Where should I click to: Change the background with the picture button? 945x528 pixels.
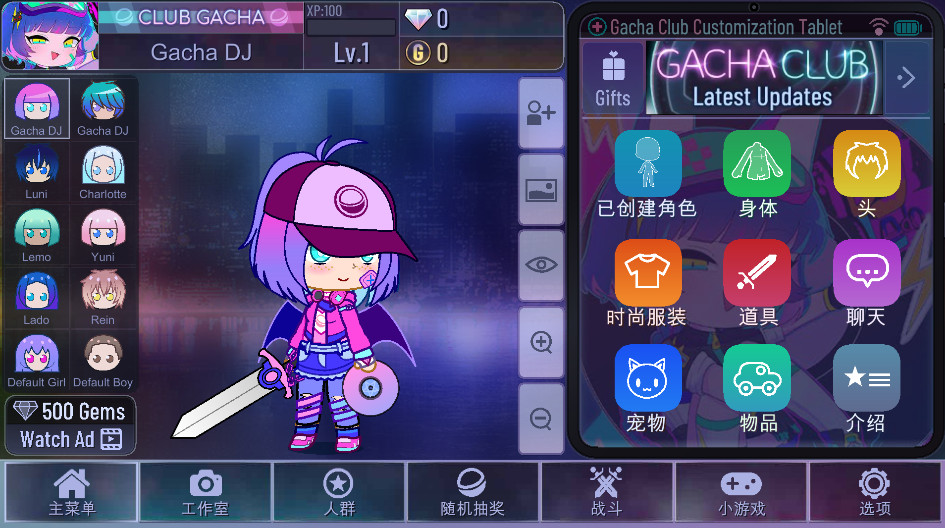click(541, 189)
